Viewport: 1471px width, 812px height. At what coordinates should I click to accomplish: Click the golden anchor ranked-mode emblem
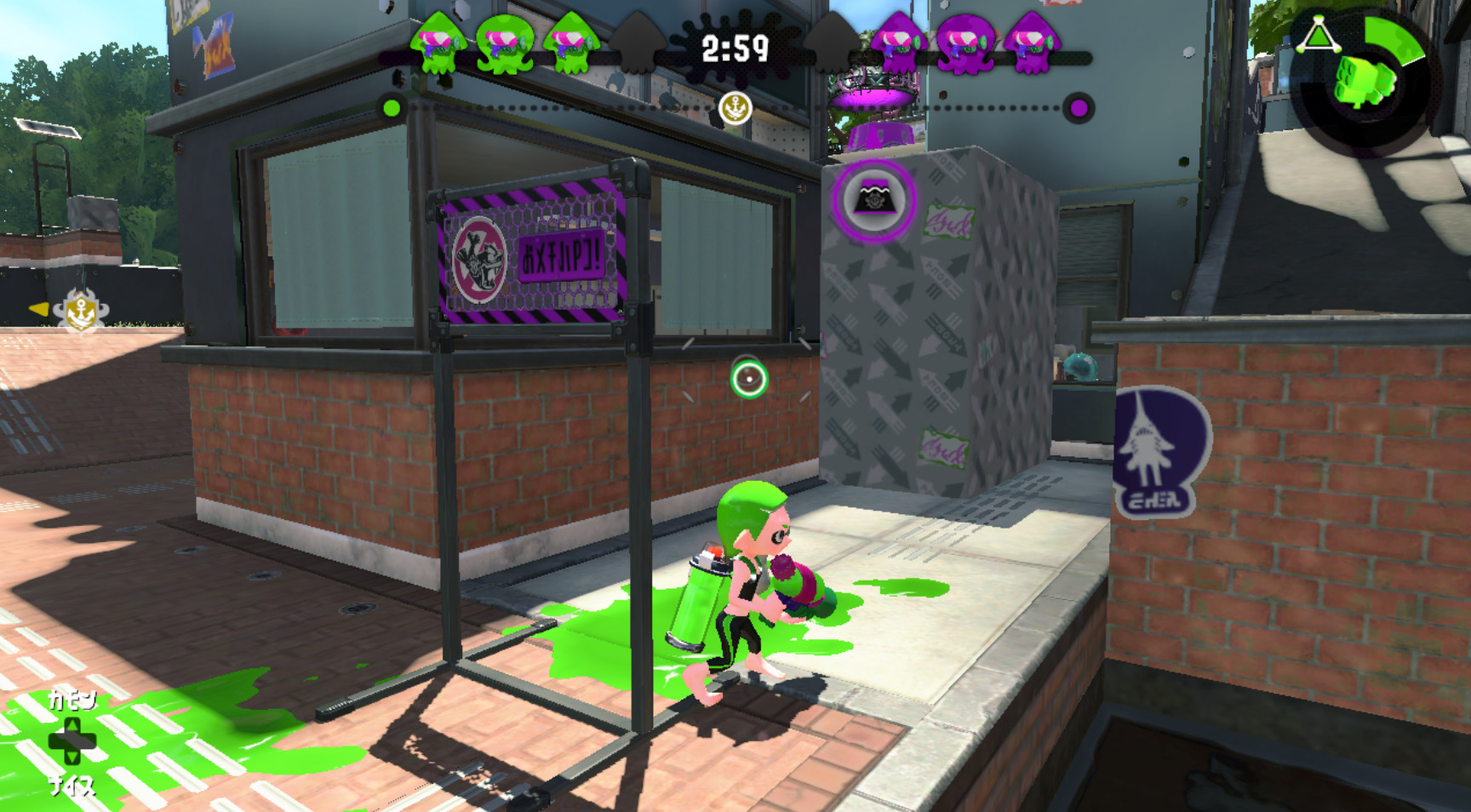point(737,107)
